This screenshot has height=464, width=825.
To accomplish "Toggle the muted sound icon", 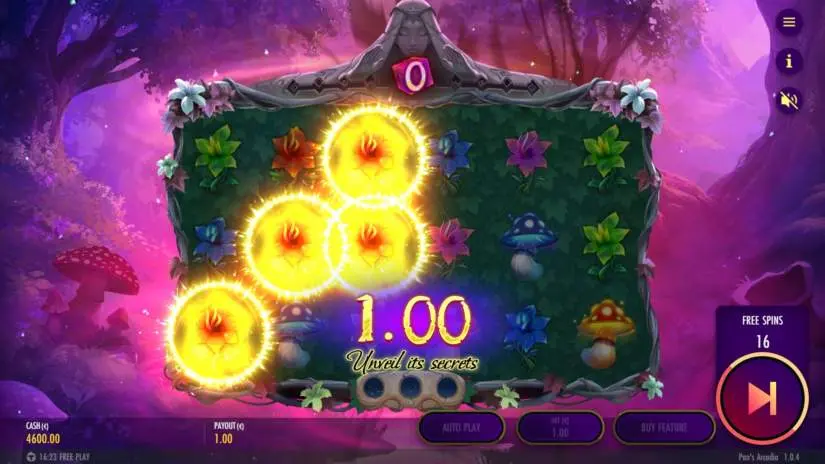I will coord(789,100).
